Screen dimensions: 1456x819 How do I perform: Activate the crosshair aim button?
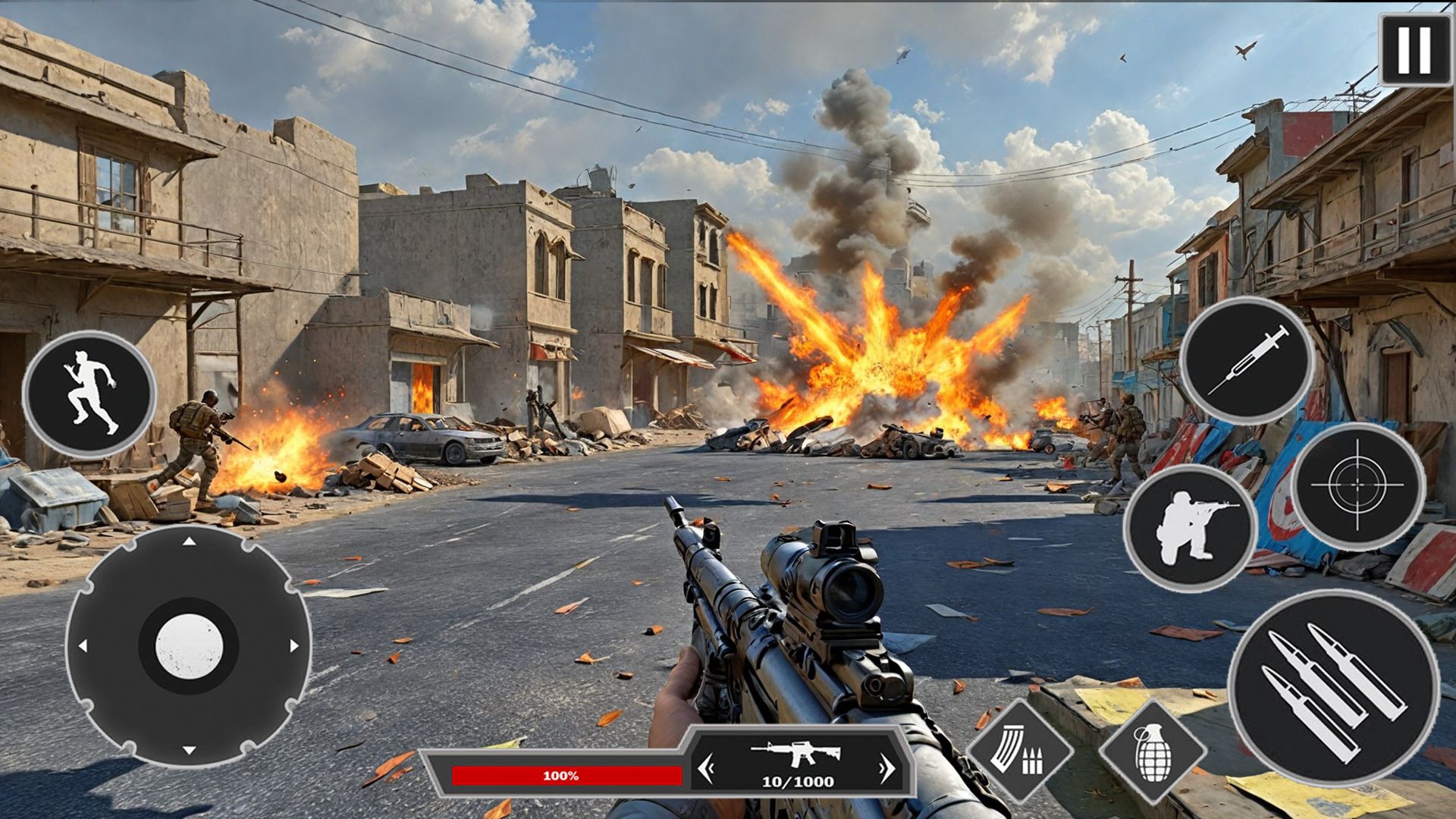(1357, 485)
